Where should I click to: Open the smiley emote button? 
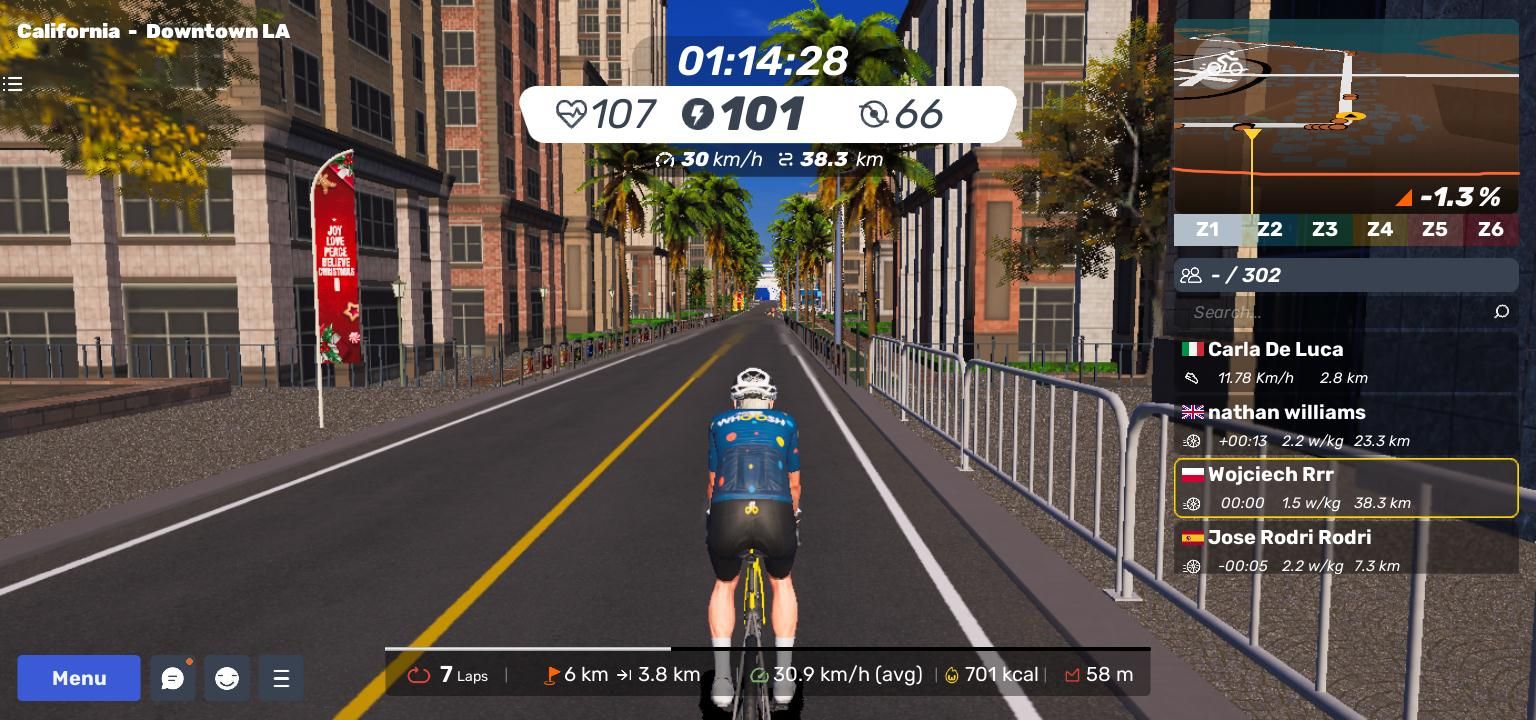[227, 678]
